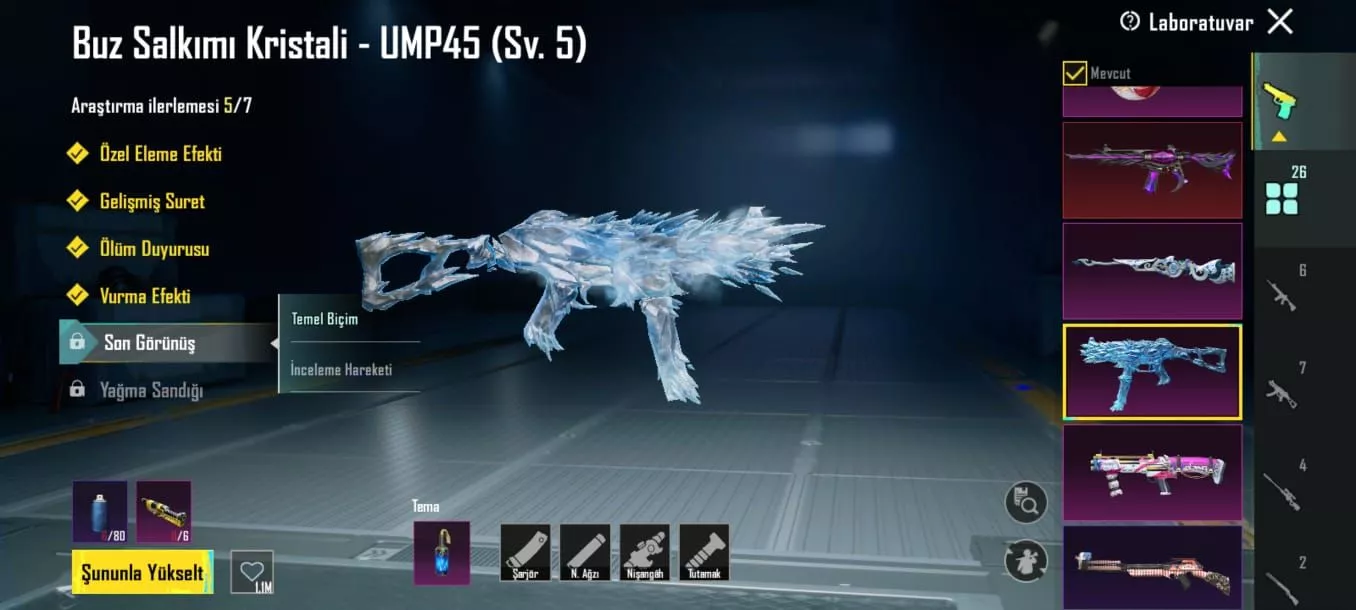Viewport: 1356px width, 610px height.
Task: Choose İnceleme Hareketi in the submenu
Action: click(x=341, y=370)
